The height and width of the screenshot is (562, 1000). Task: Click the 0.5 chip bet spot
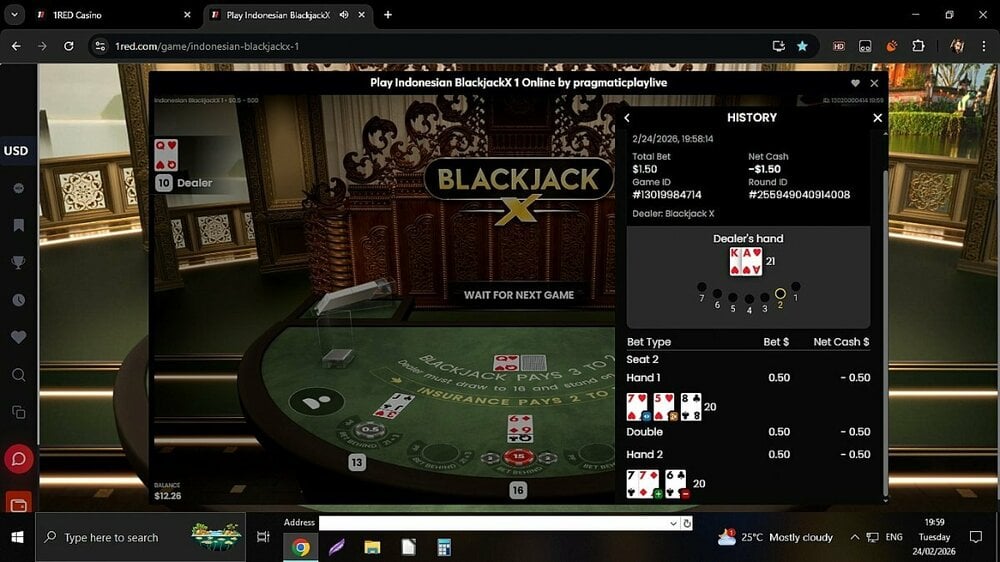(370, 431)
